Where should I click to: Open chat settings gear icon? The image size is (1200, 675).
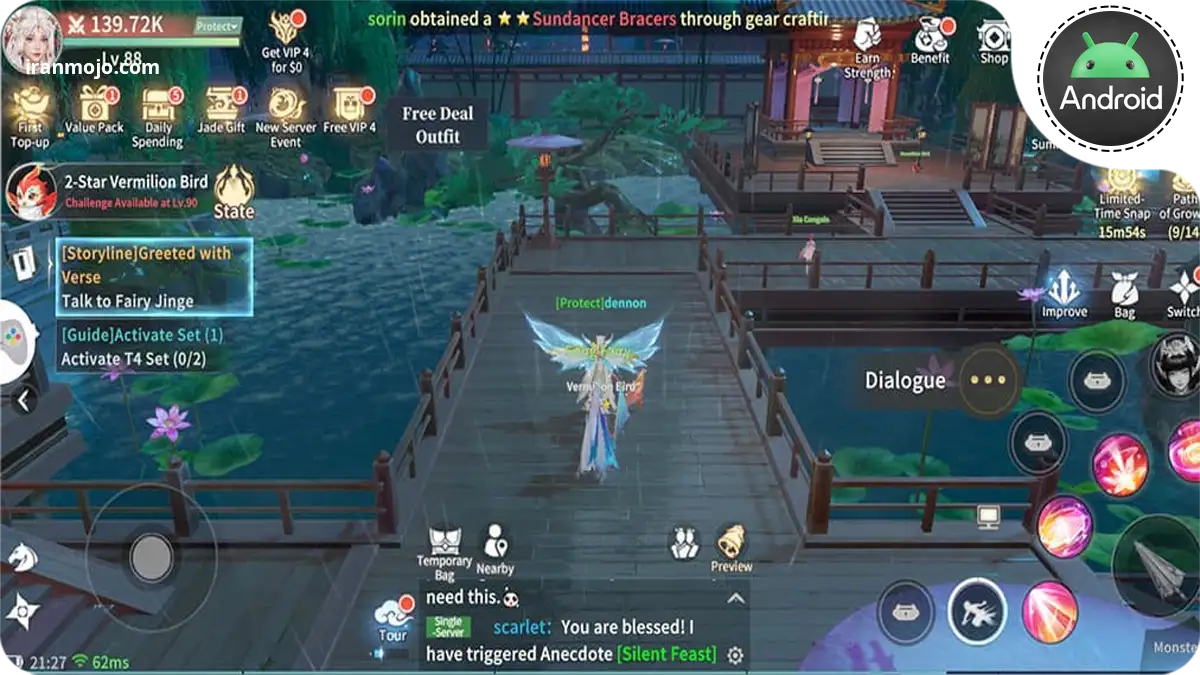(735, 655)
